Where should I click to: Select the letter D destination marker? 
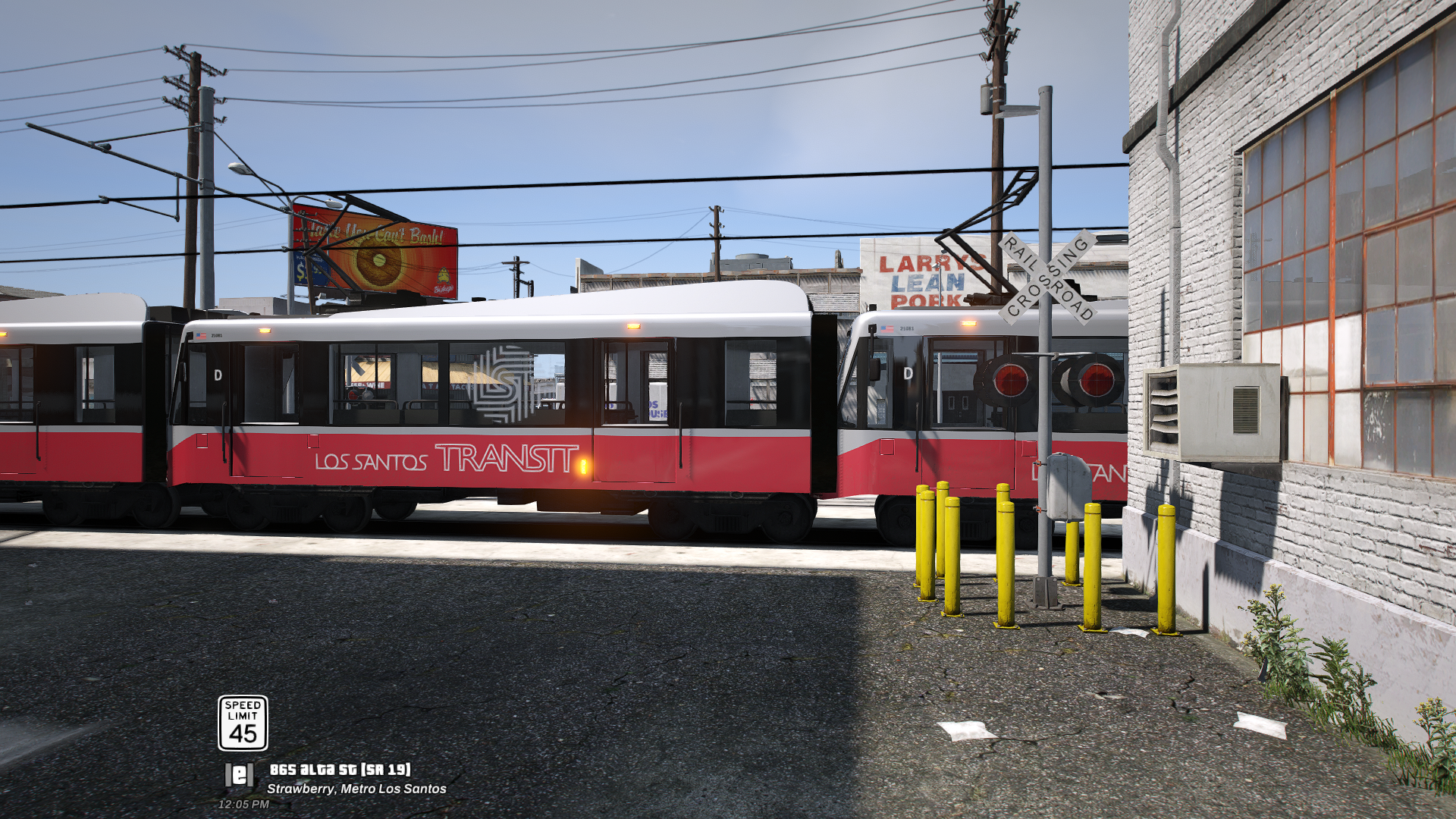pos(217,375)
